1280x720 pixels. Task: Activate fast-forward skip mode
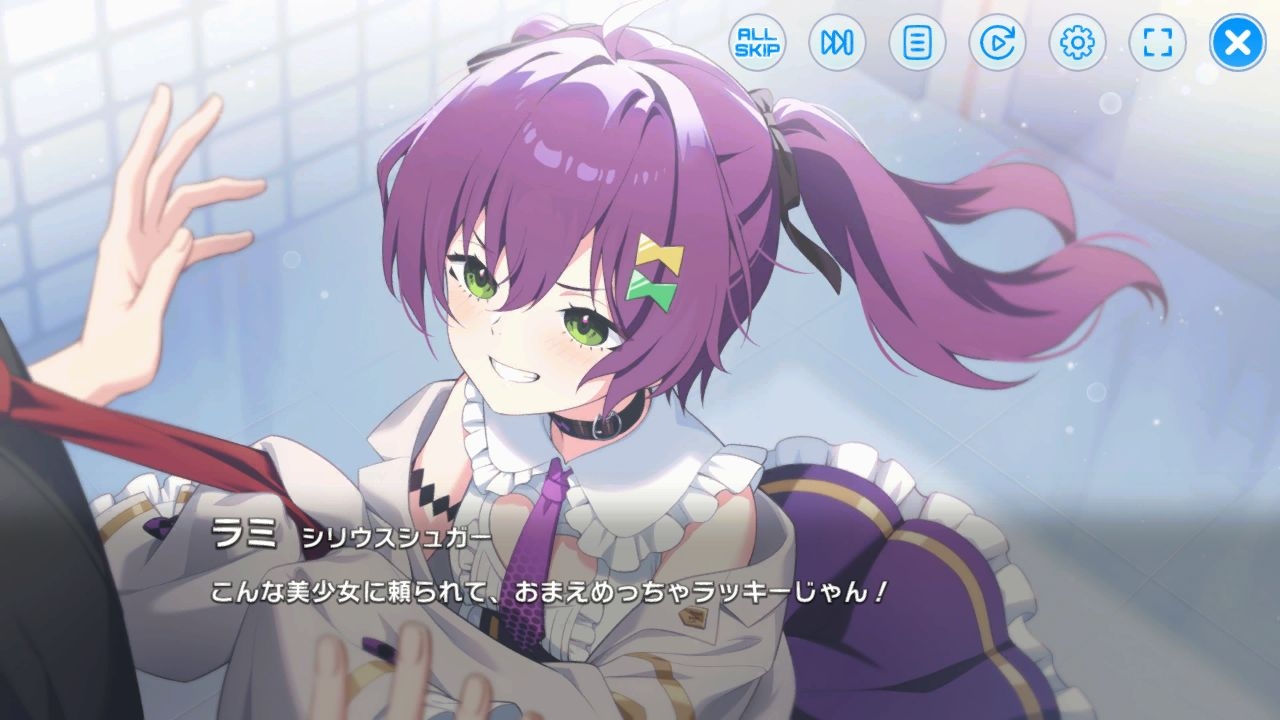click(x=836, y=43)
